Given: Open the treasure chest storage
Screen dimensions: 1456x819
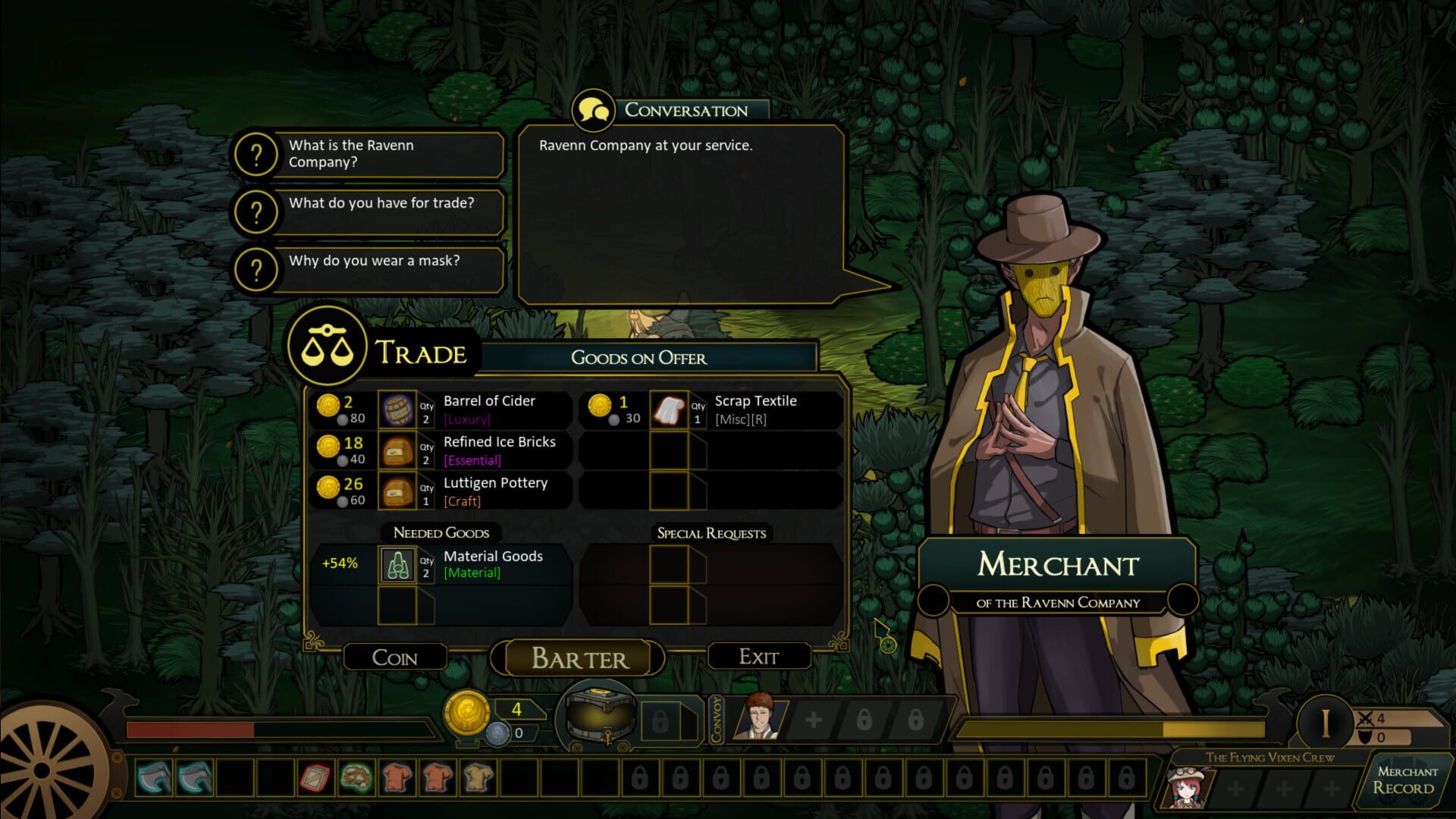Looking at the screenshot, I should click(597, 719).
